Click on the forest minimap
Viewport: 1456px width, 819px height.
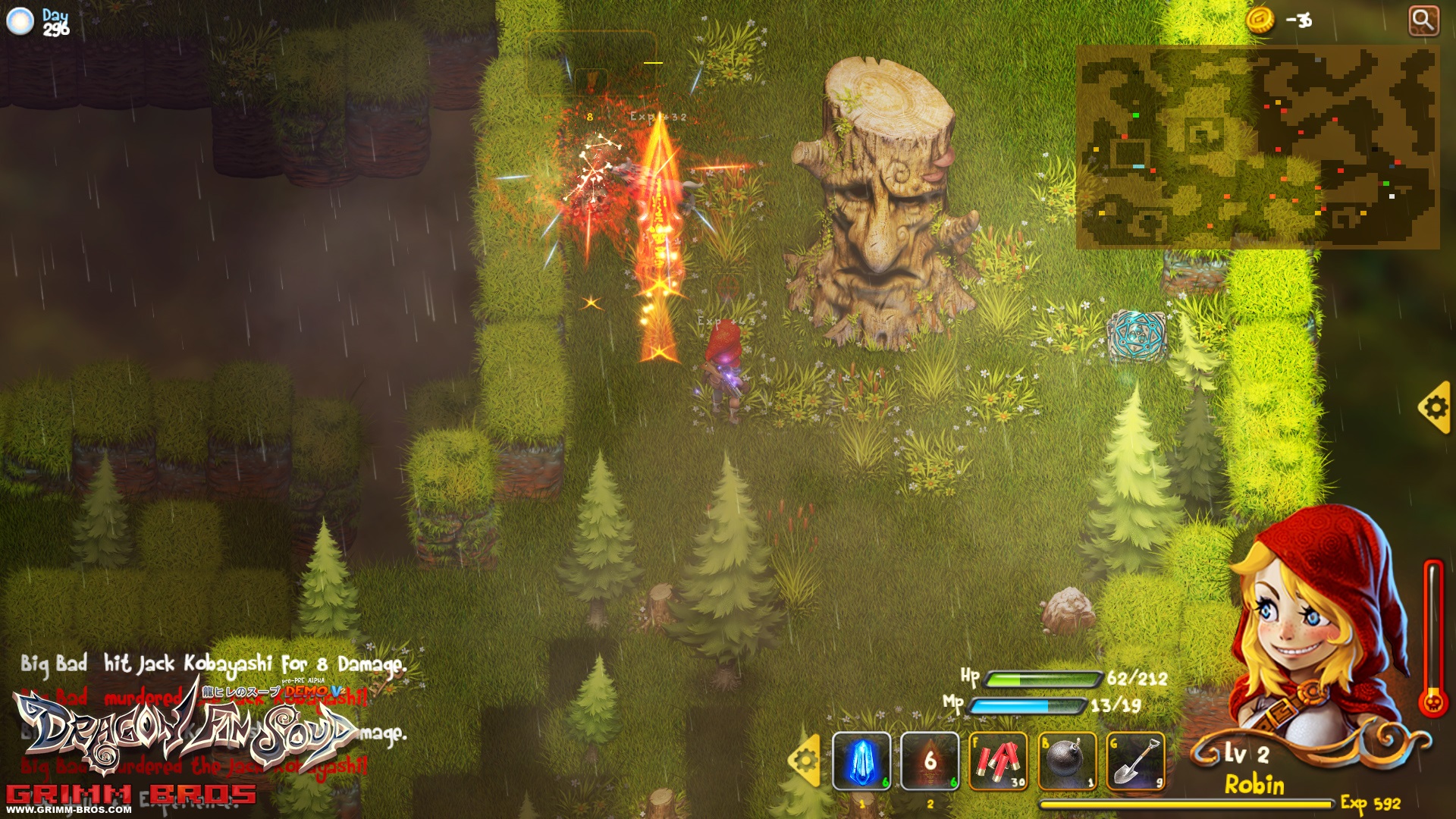[x=1257, y=147]
